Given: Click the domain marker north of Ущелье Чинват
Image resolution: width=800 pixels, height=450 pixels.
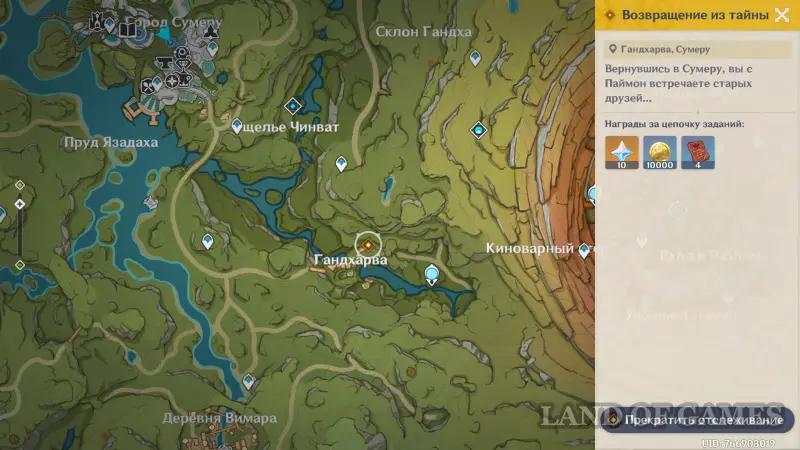Looking at the screenshot, I should (x=293, y=105).
